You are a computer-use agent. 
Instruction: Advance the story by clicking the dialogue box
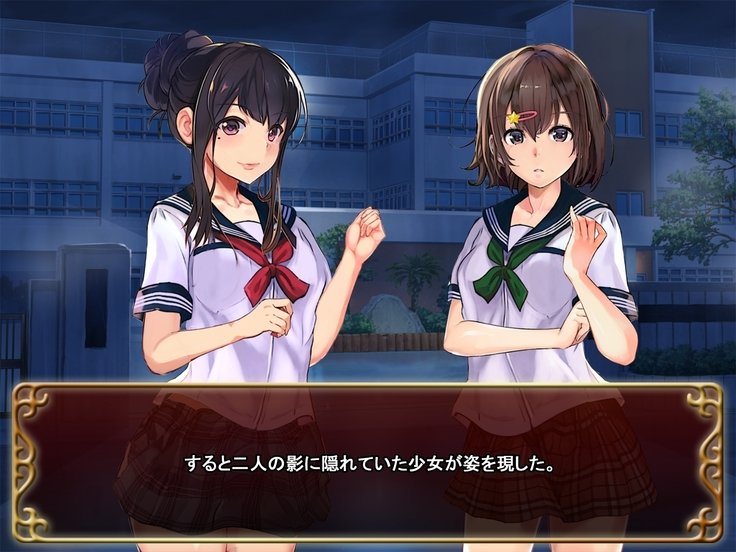[367, 463]
